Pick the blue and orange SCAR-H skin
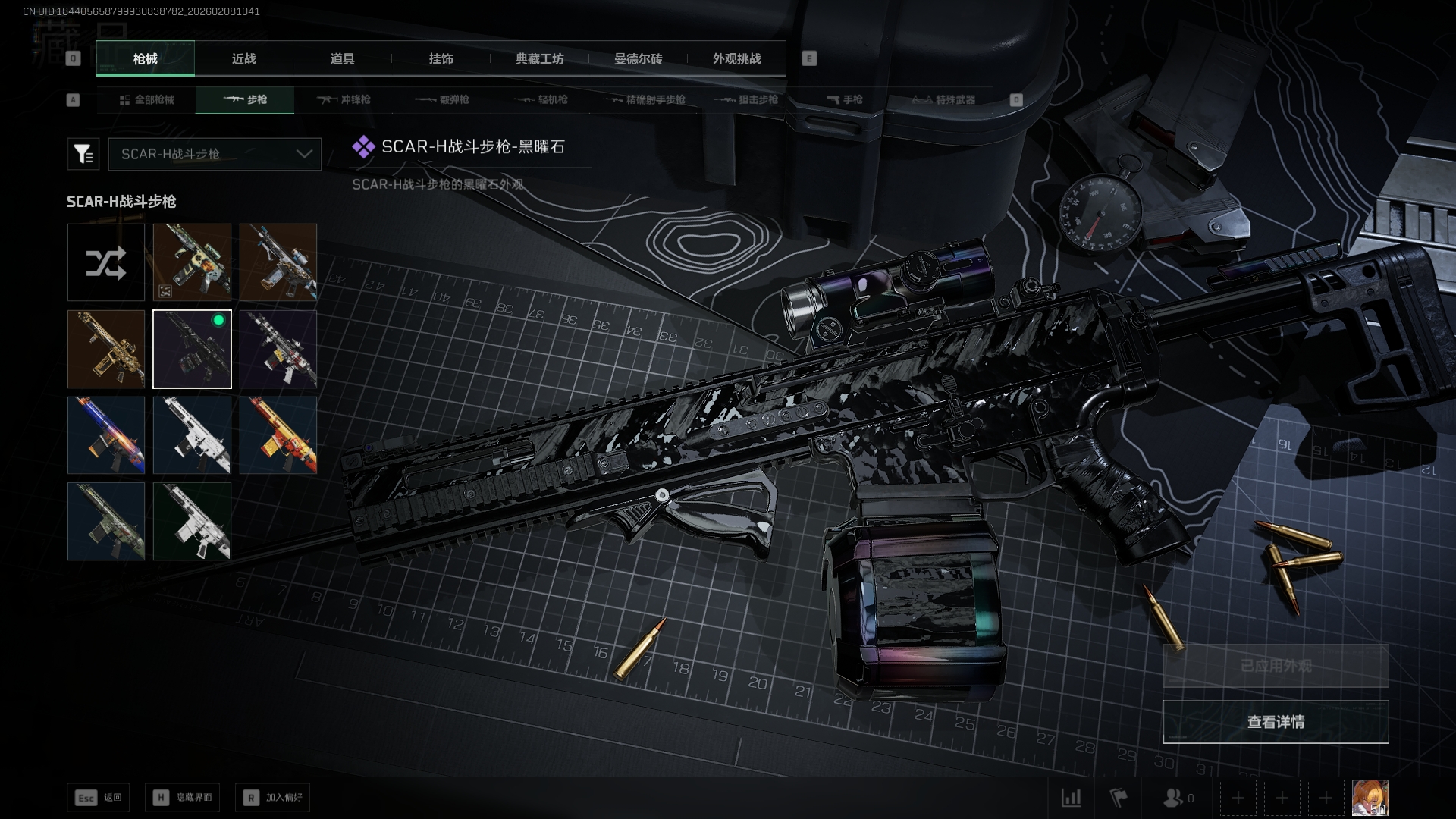Image resolution: width=1456 pixels, height=819 pixels. click(x=105, y=435)
